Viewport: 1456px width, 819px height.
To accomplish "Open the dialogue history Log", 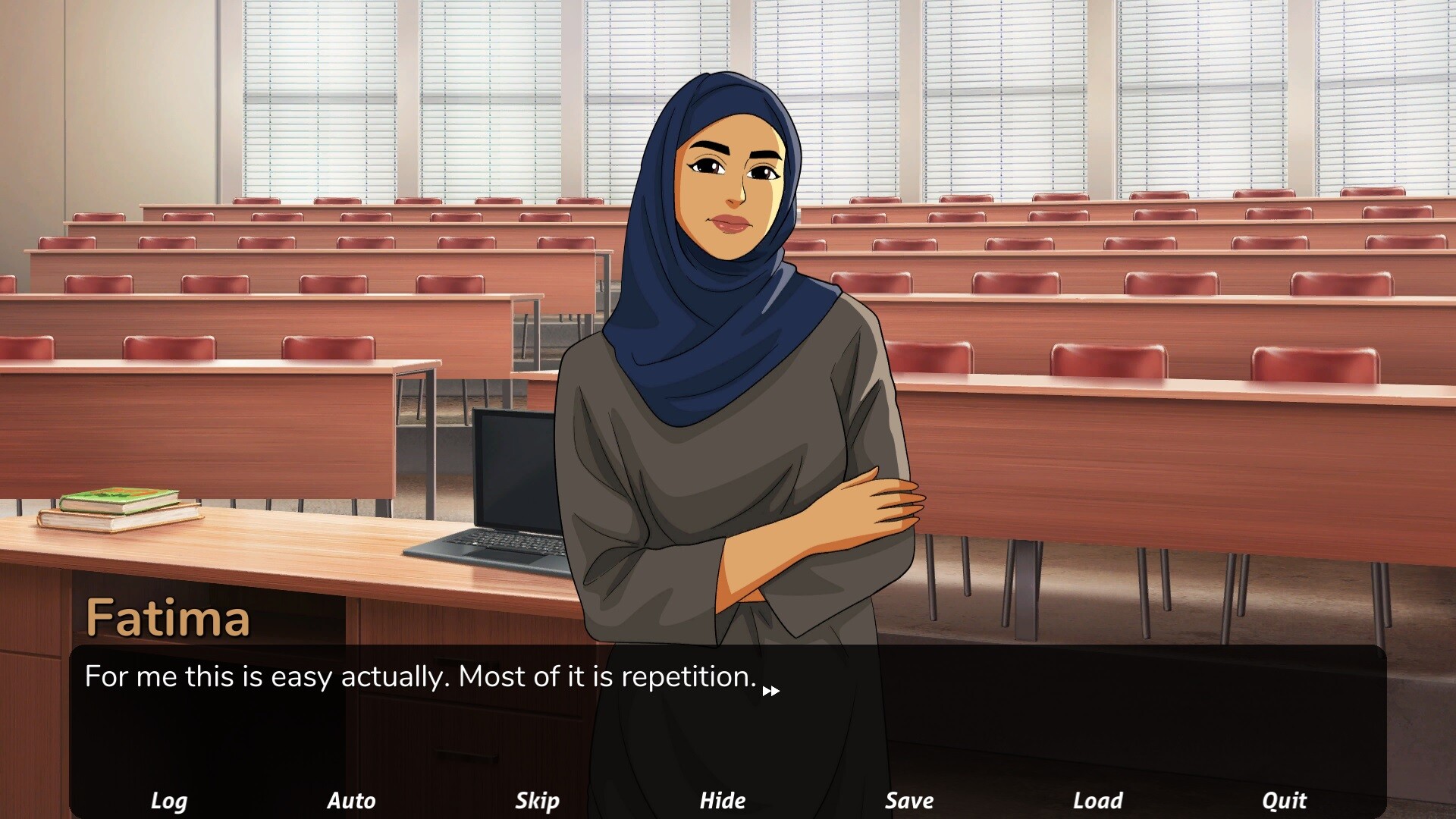I will (168, 800).
